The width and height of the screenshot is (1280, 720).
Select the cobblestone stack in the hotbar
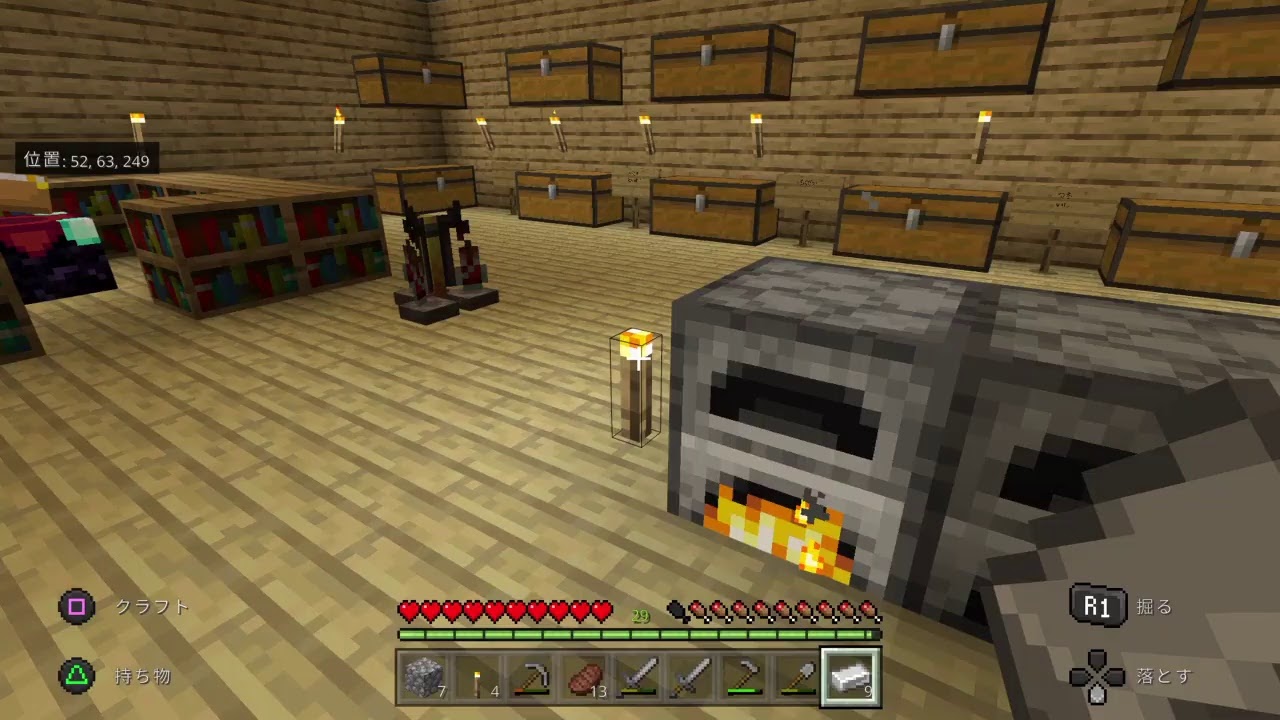(424, 678)
